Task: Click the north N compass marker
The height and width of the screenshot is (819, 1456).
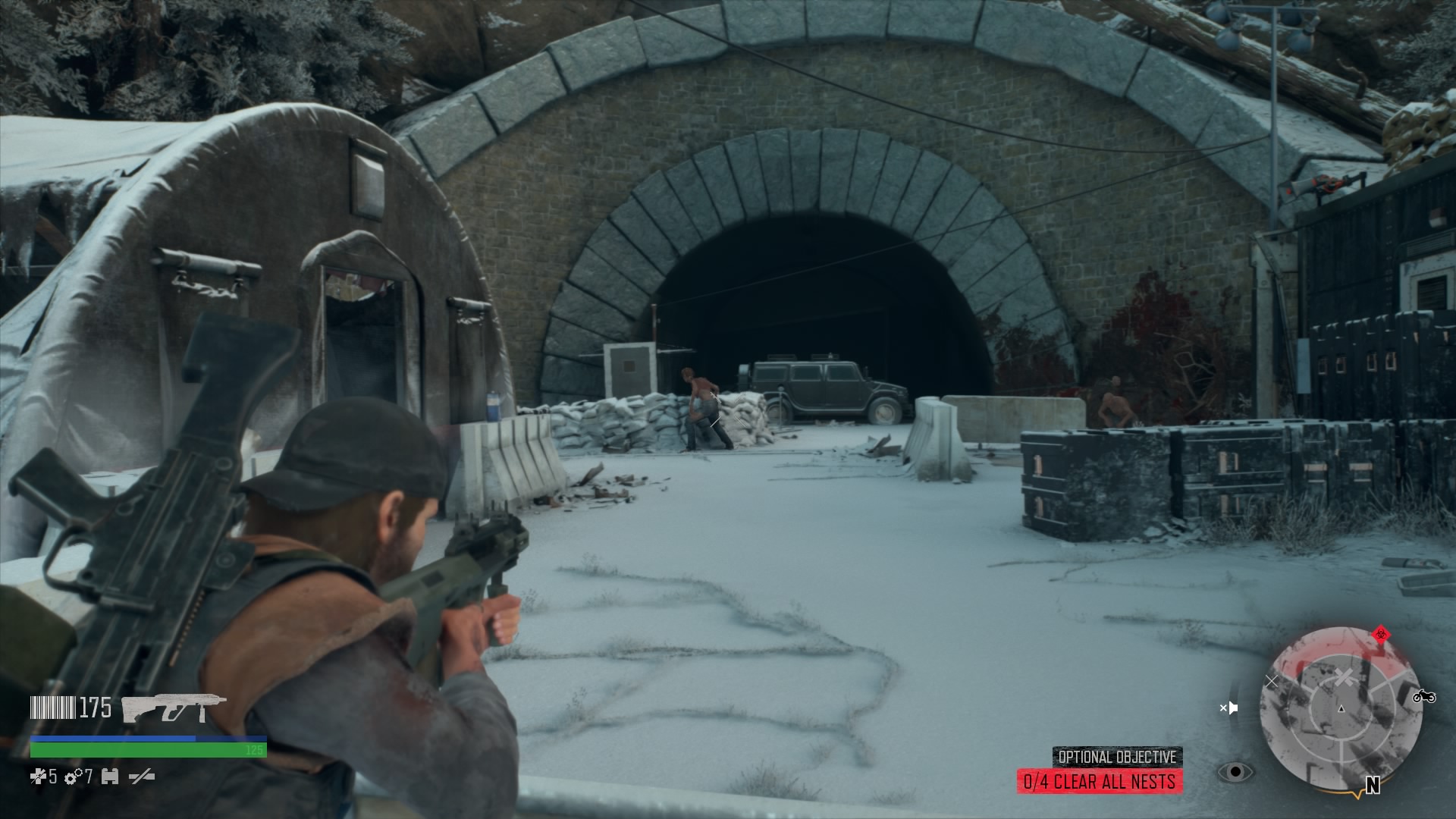Action: (1372, 785)
